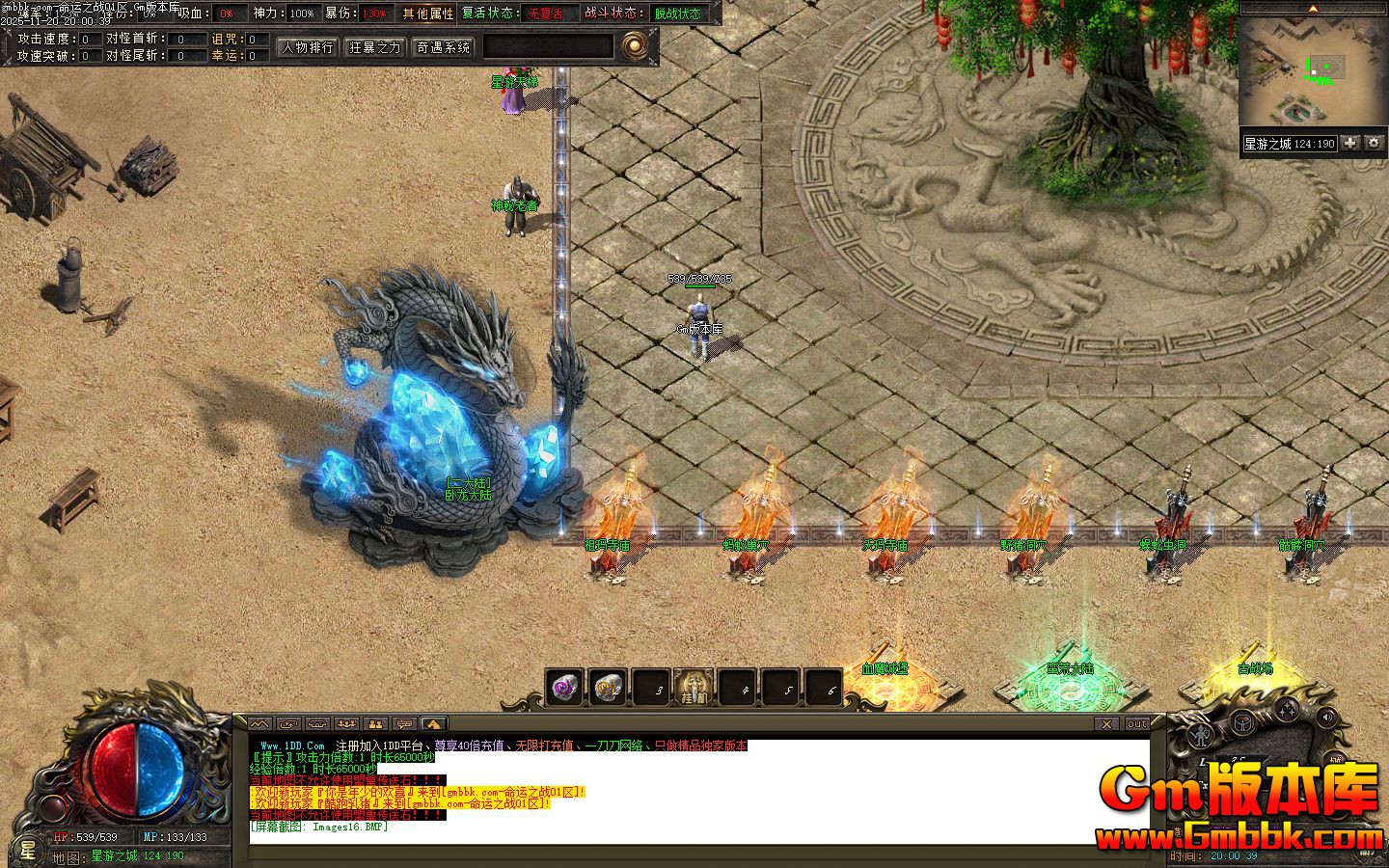
Task: Open the skills star icon on bottom right
Action: tap(1289, 711)
